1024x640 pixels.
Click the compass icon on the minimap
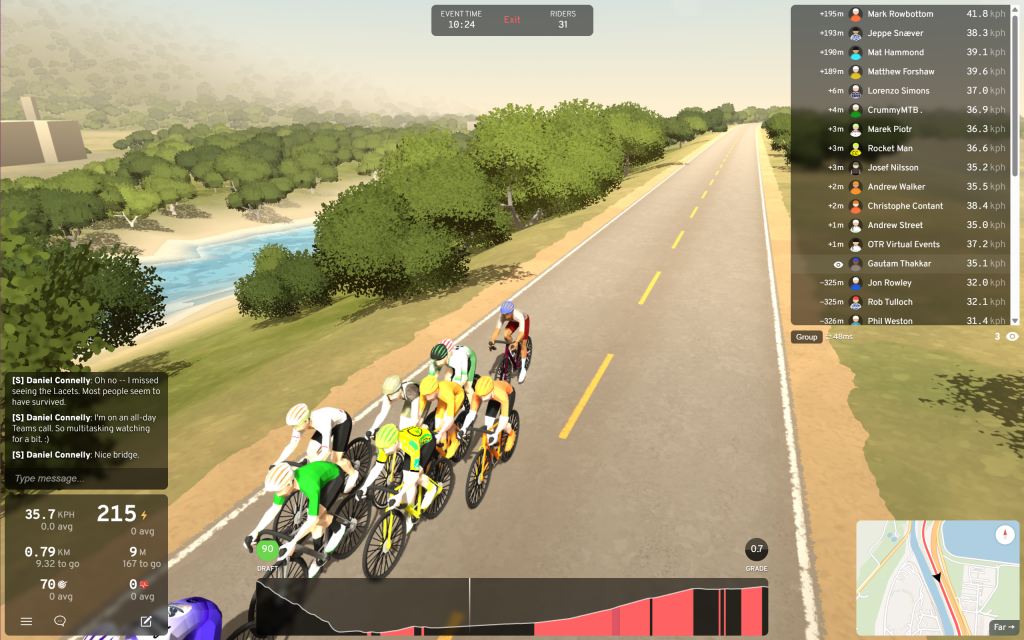(x=1006, y=535)
